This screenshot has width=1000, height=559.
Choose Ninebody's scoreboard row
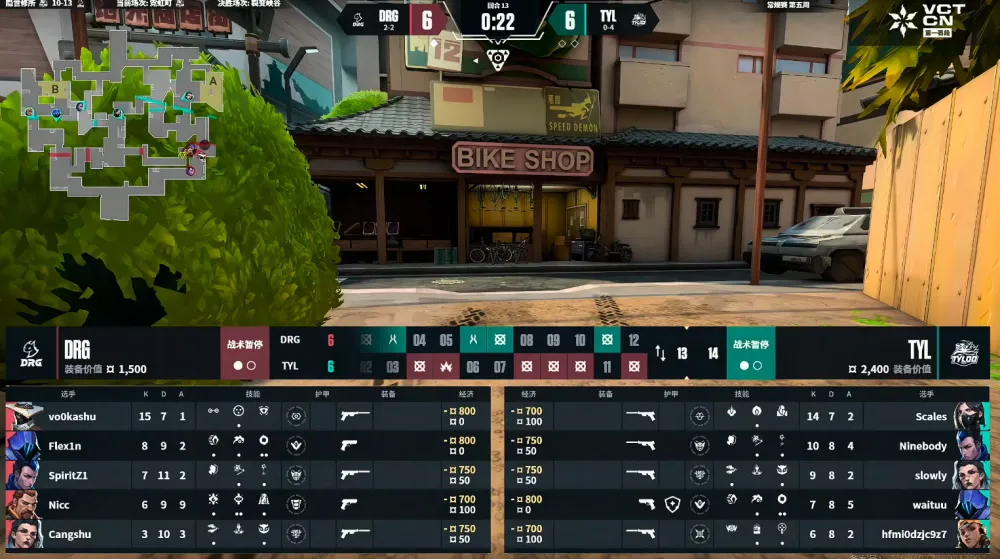(750, 445)
